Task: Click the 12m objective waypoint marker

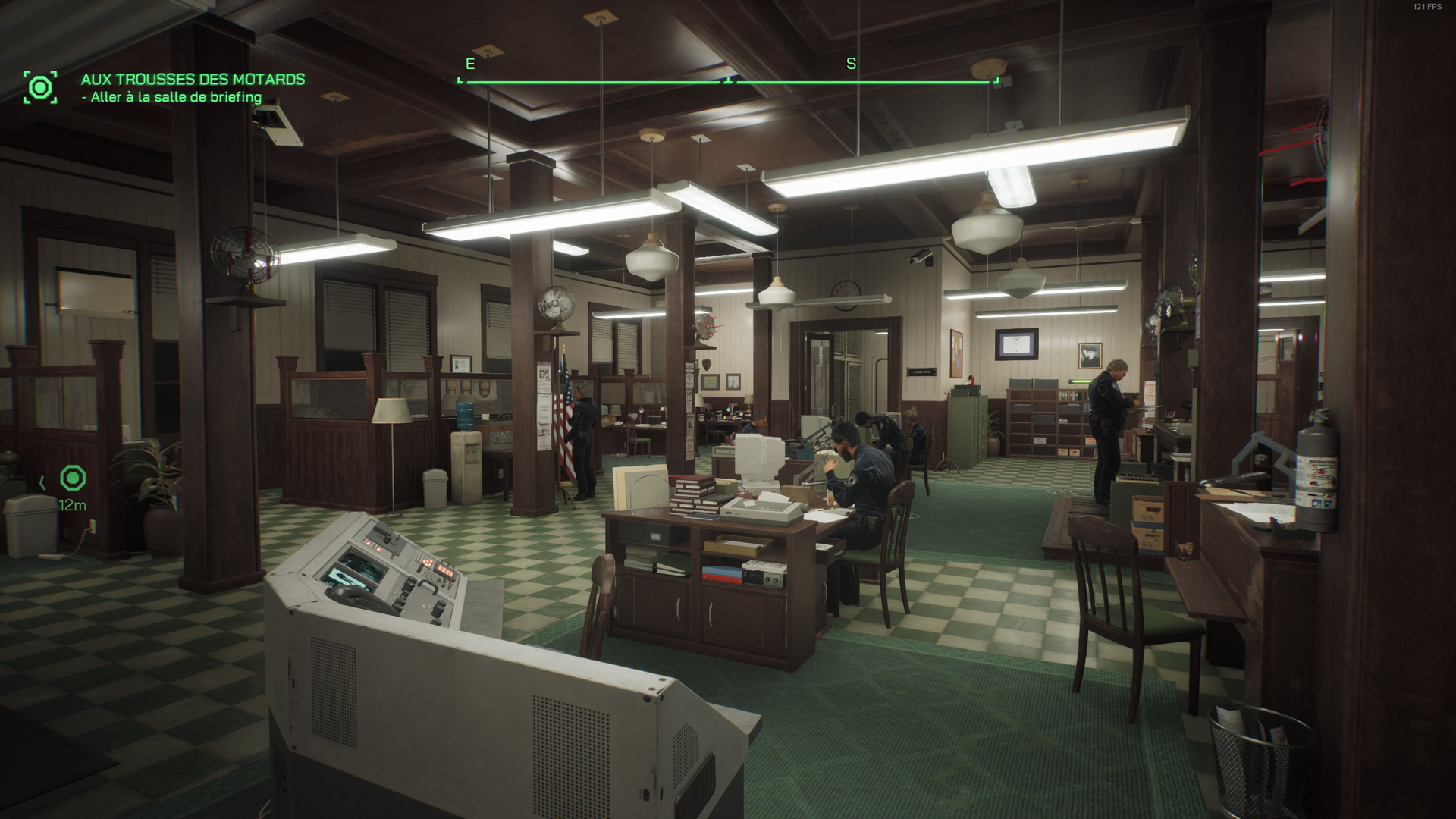Action: (x=73, y=479)
